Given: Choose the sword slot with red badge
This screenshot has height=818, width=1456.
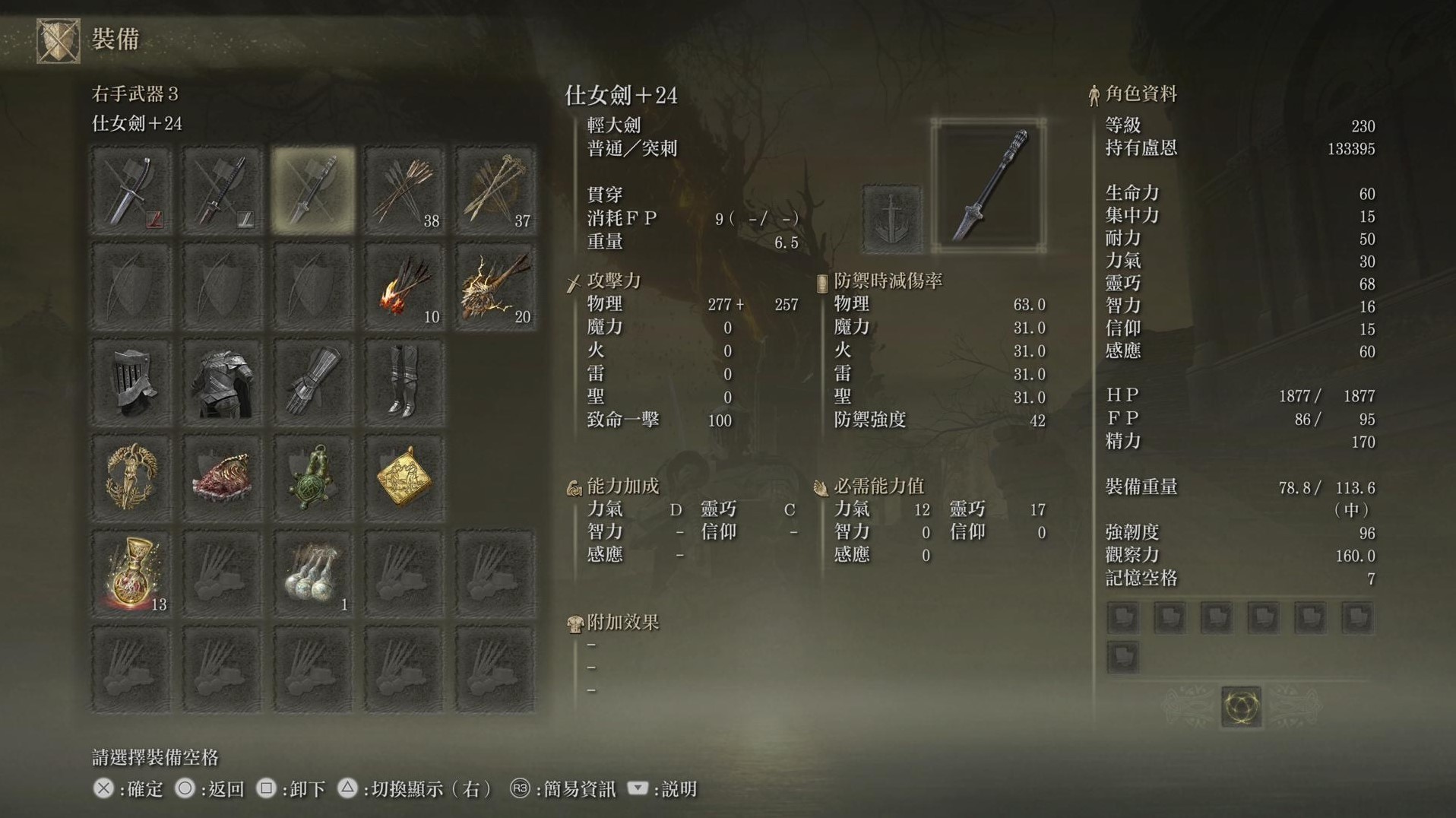Looking at the screenshot, I should 131,190.
